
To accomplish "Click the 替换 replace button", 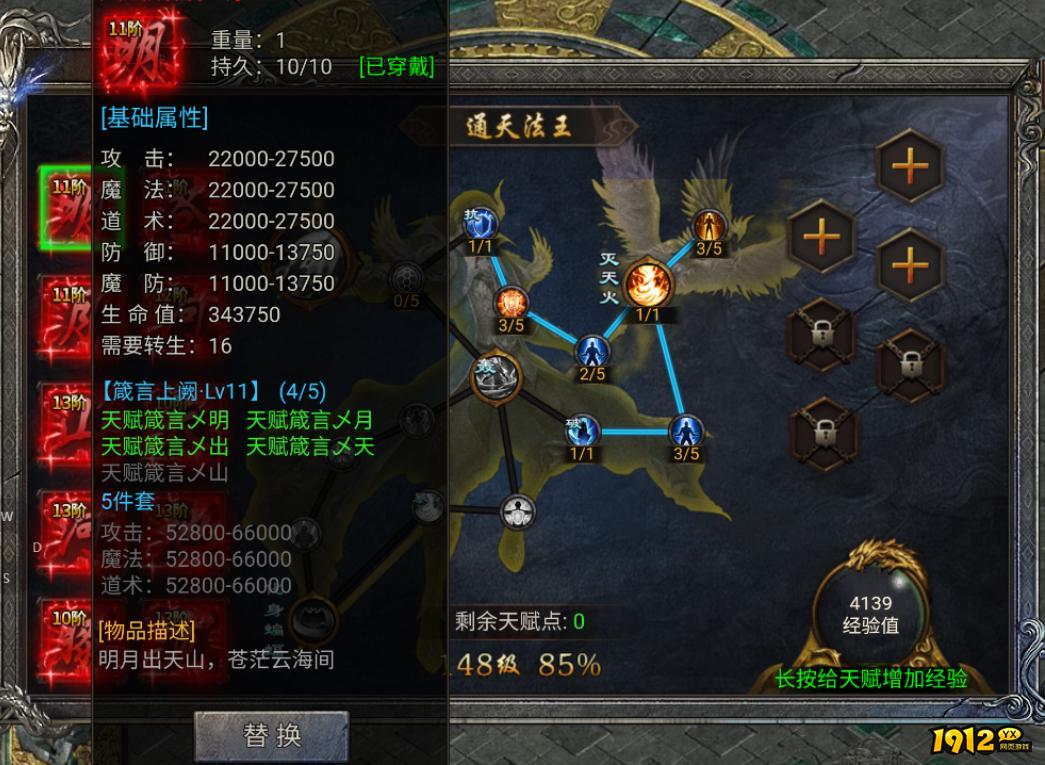I will tap(271, 736).
